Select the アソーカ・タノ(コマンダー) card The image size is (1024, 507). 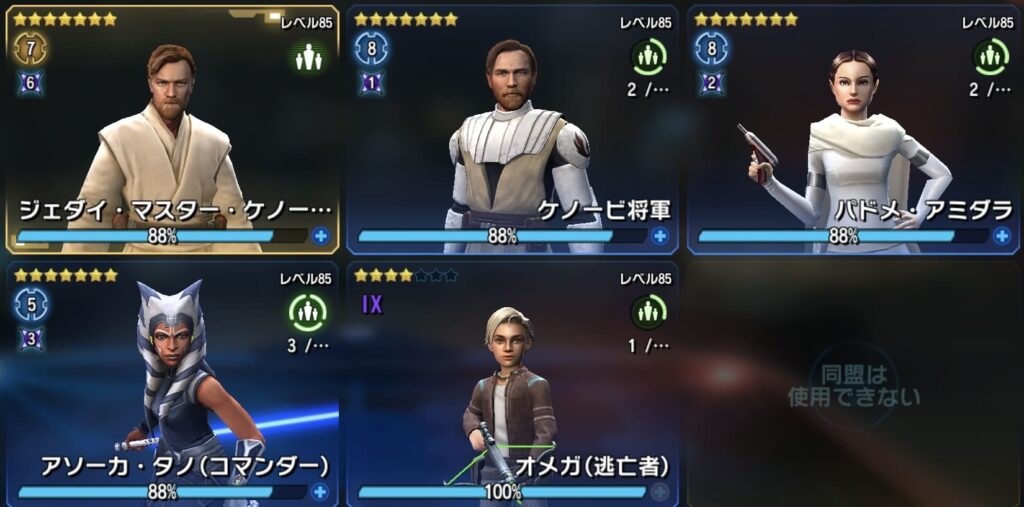pos(171,380)
